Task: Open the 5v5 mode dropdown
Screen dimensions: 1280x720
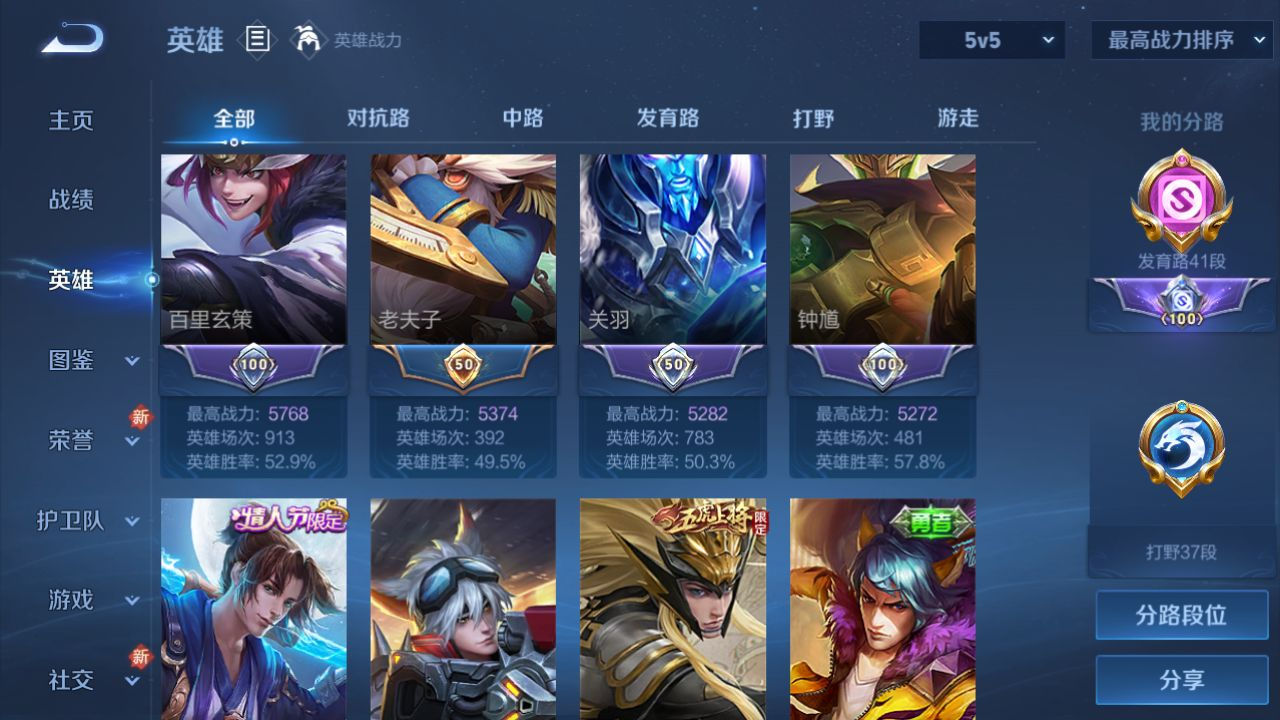Action: [x=992, y=40]
